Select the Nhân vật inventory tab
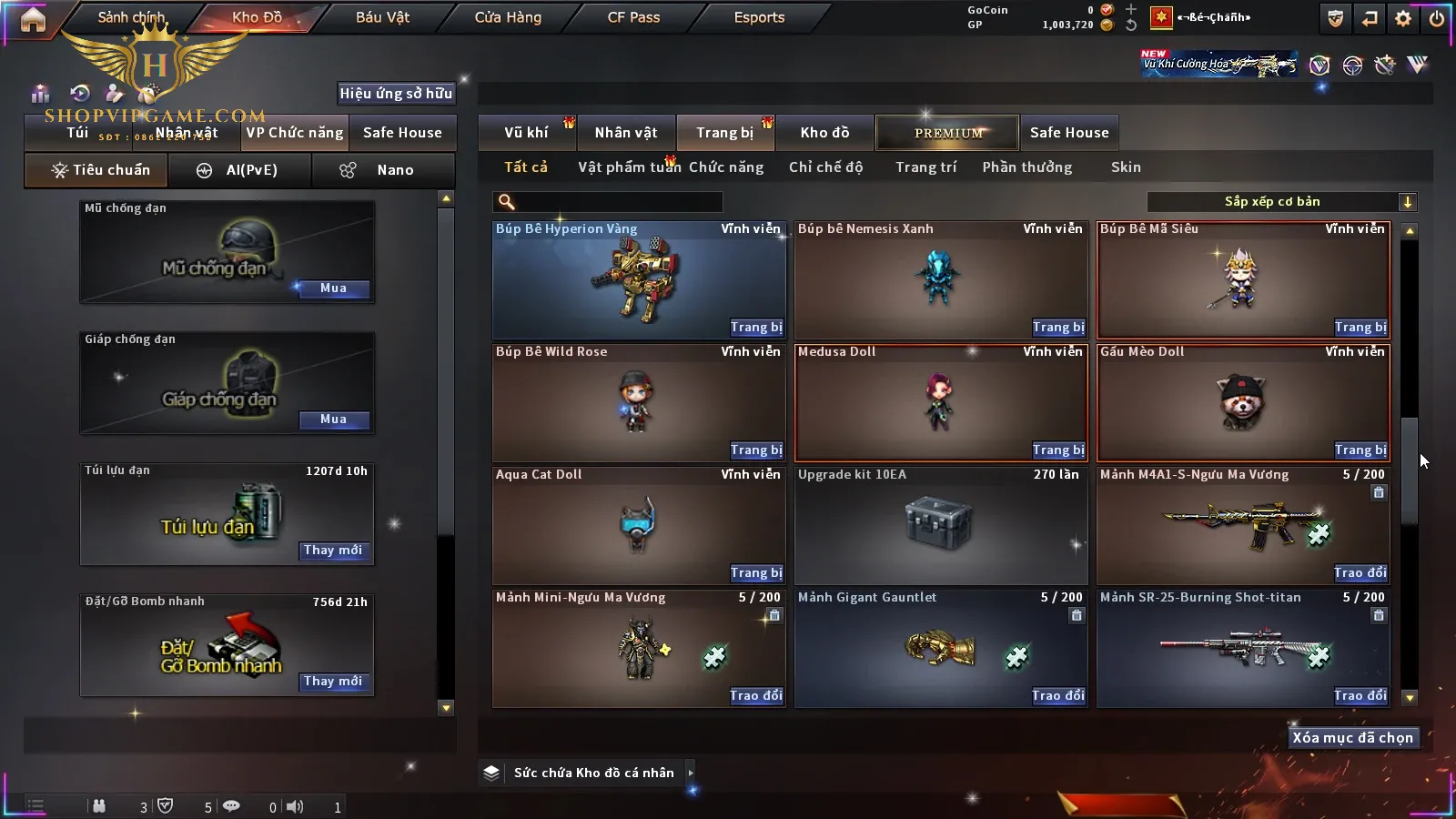 coord(626,133)
